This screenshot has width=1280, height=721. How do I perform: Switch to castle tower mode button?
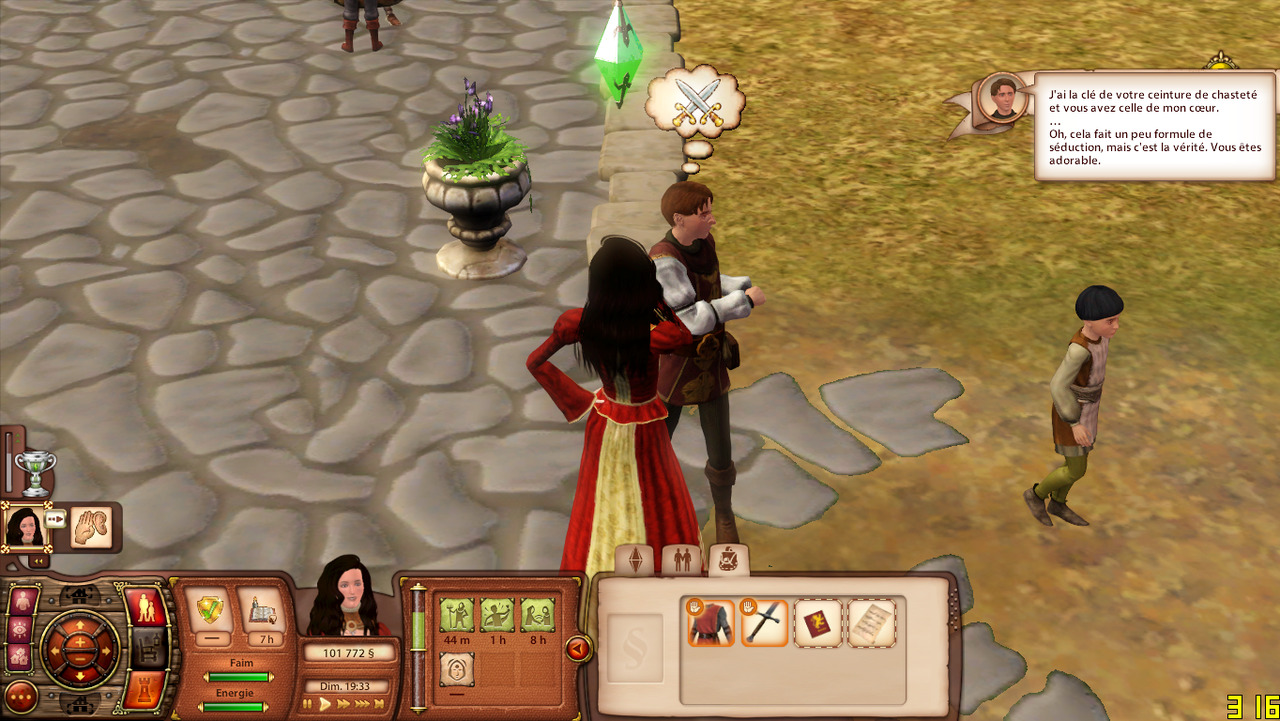tap(145, 689)
